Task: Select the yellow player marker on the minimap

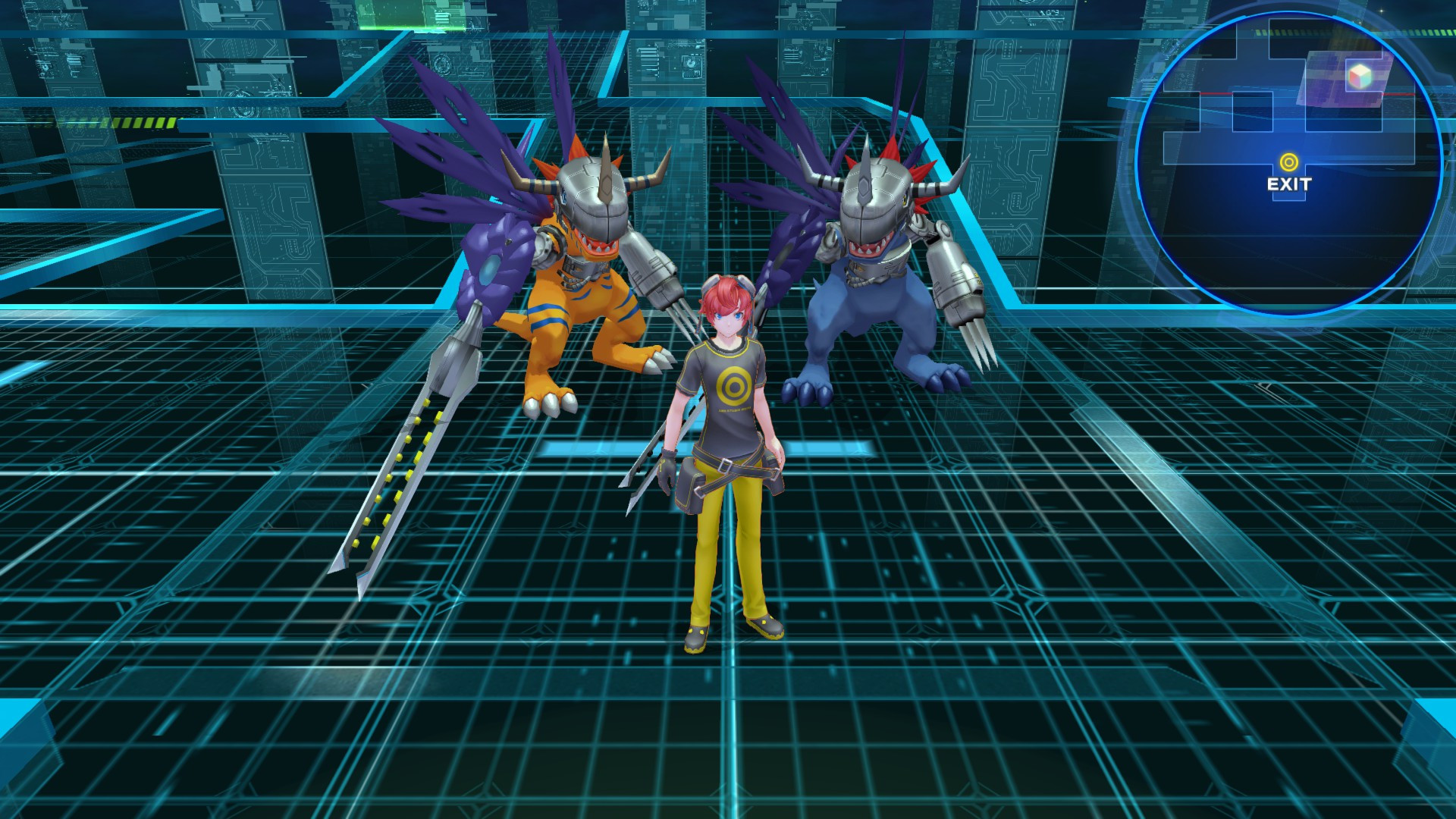Action: point(1289,162)
